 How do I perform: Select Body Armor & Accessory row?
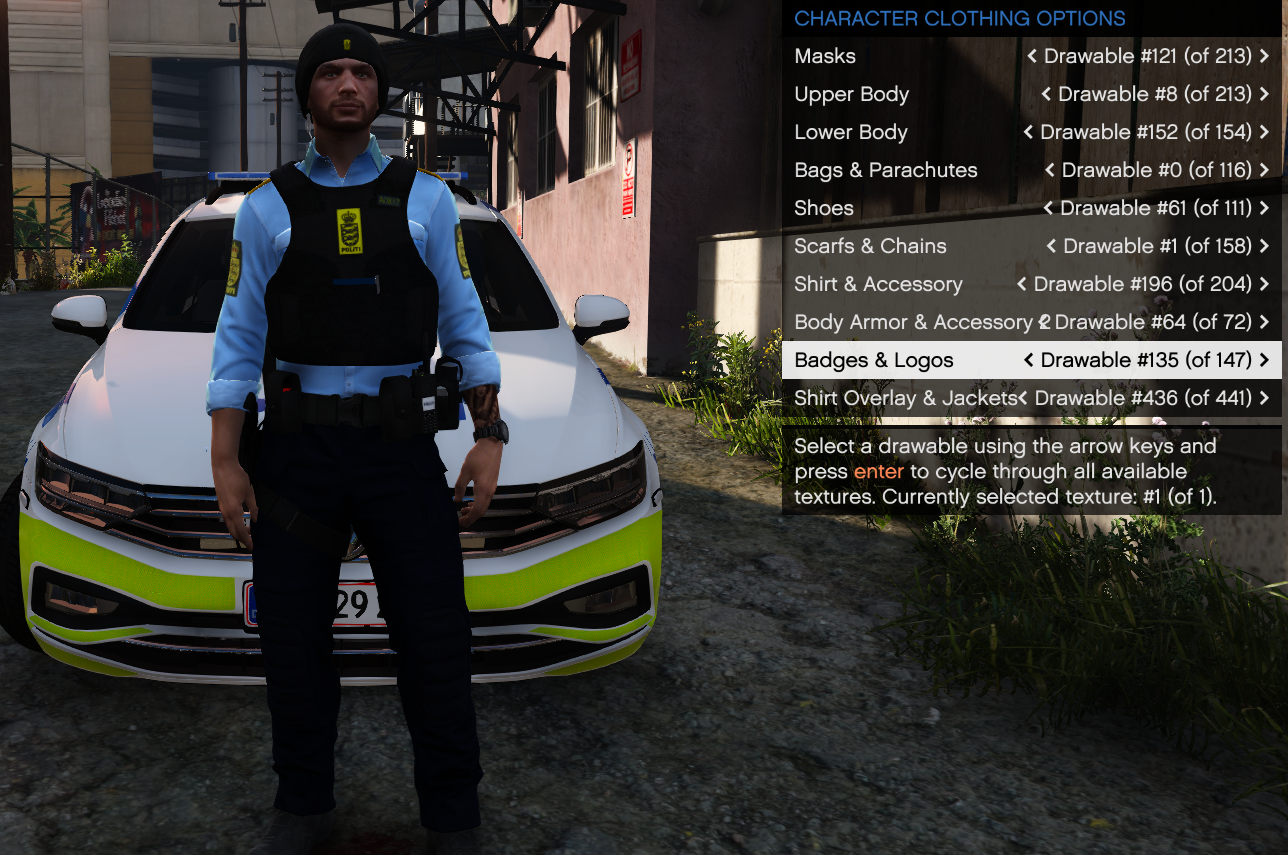pos(912,323)
